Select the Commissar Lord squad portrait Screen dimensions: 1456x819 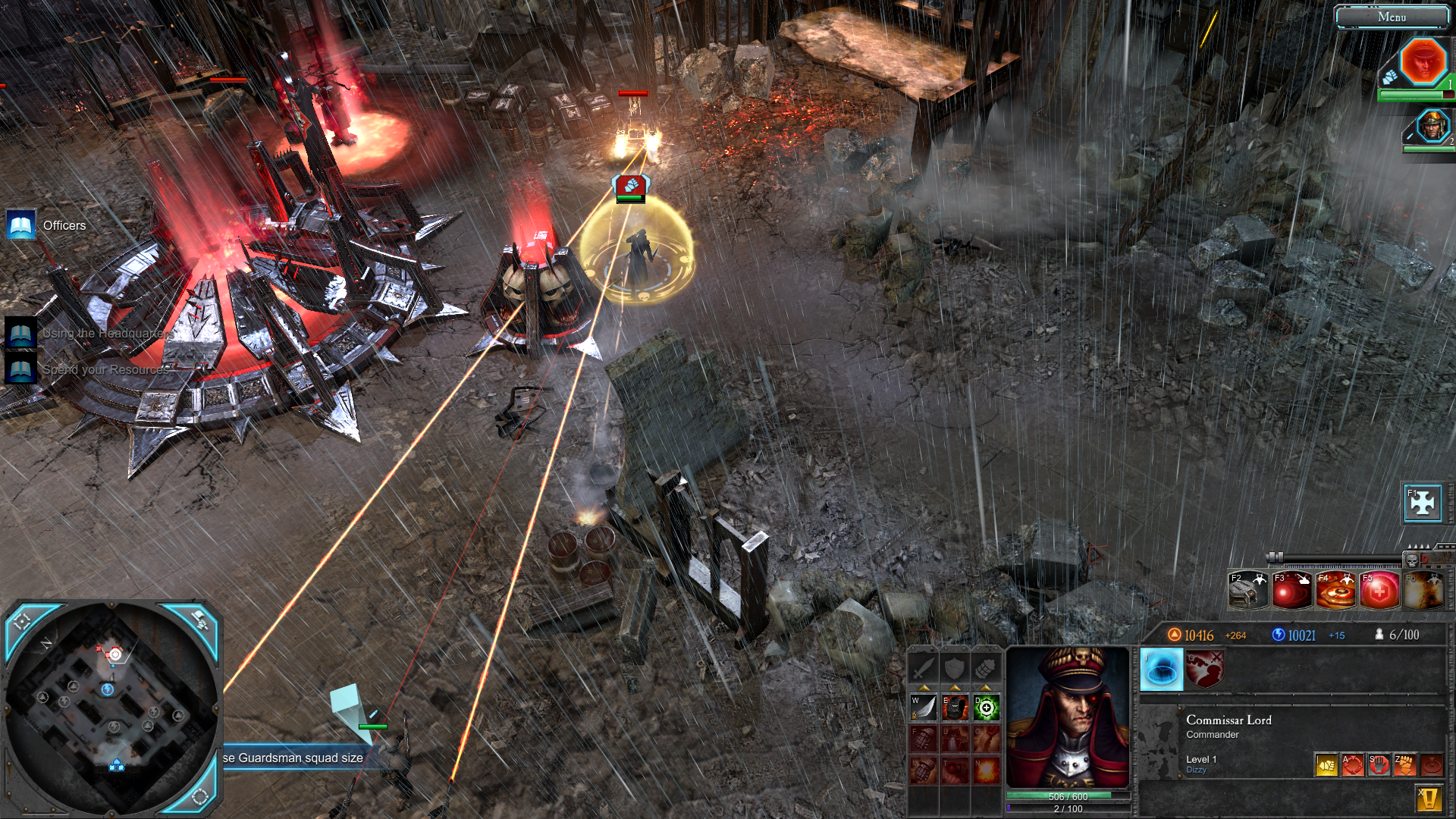click(1422, 62)
